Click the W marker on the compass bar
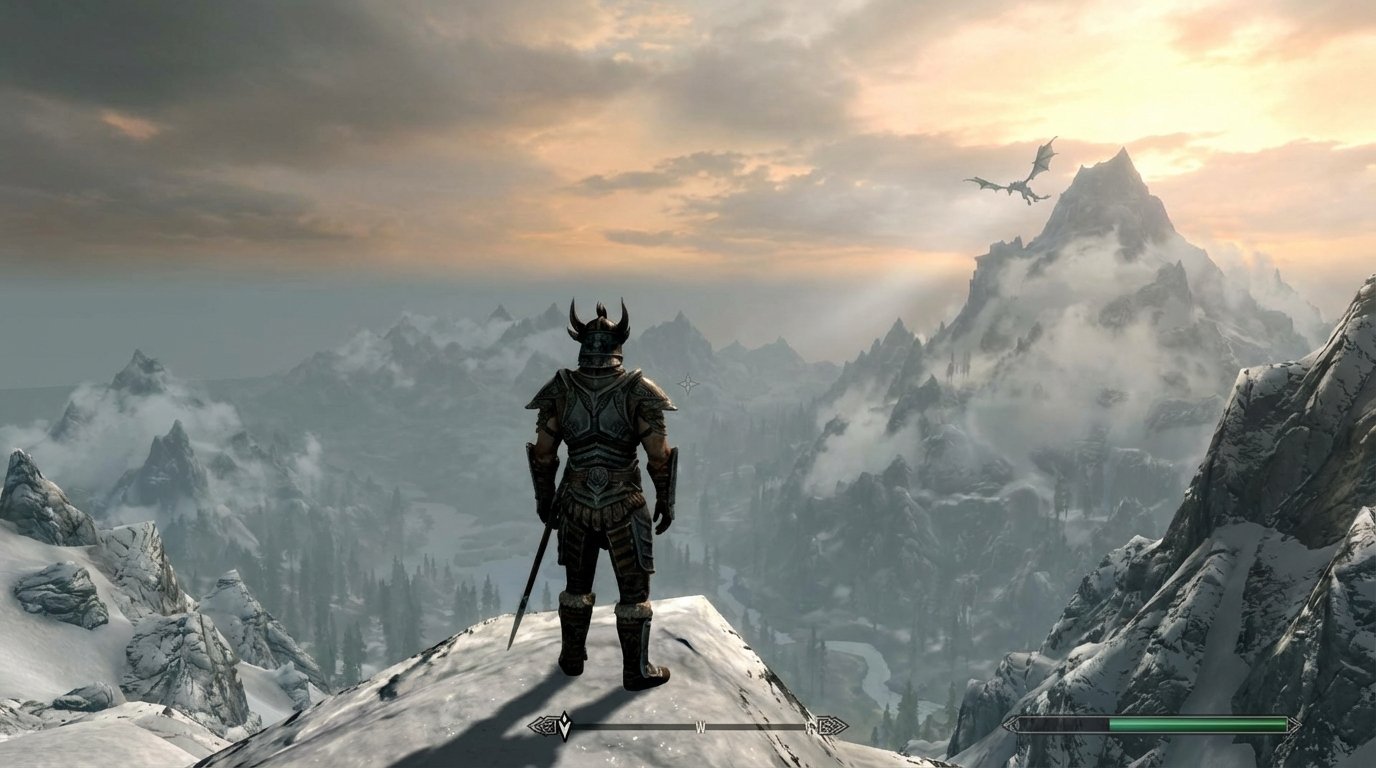This screenshot has height=768, width=1376. 700,726
